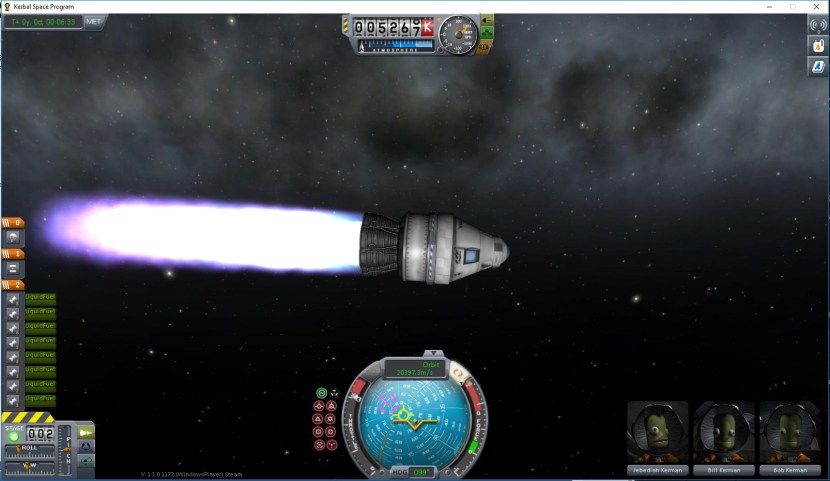This screenshot has width=830, height=481.
Task: Open the Jebediah Kerman crew portrait
Action: point(658,435)
